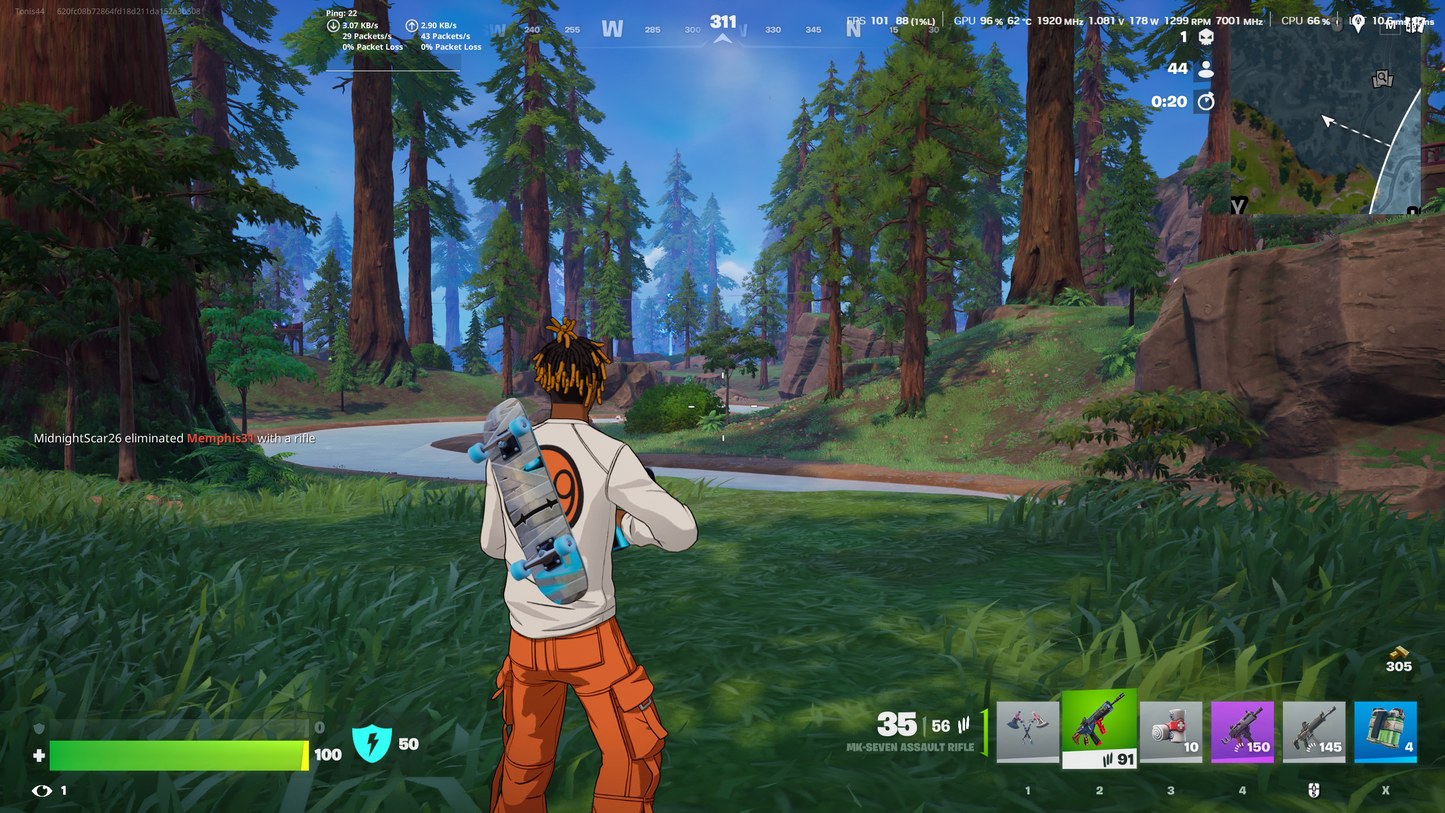Click the storm timer stopwatch icon
The height and width of the screenshot is (813, 1445).
point(1206,101)
